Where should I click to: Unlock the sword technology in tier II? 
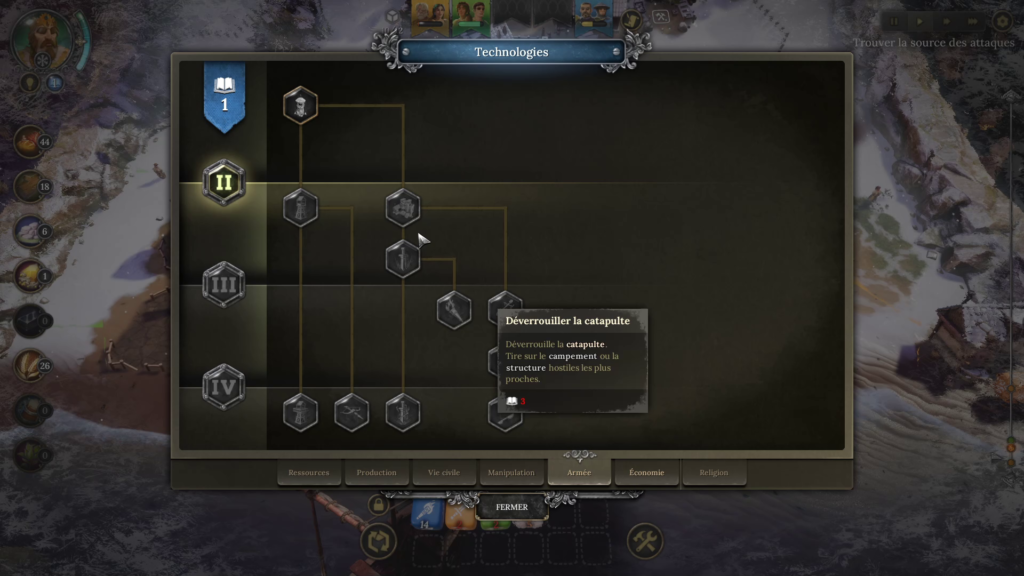click(x=403, y=259)
